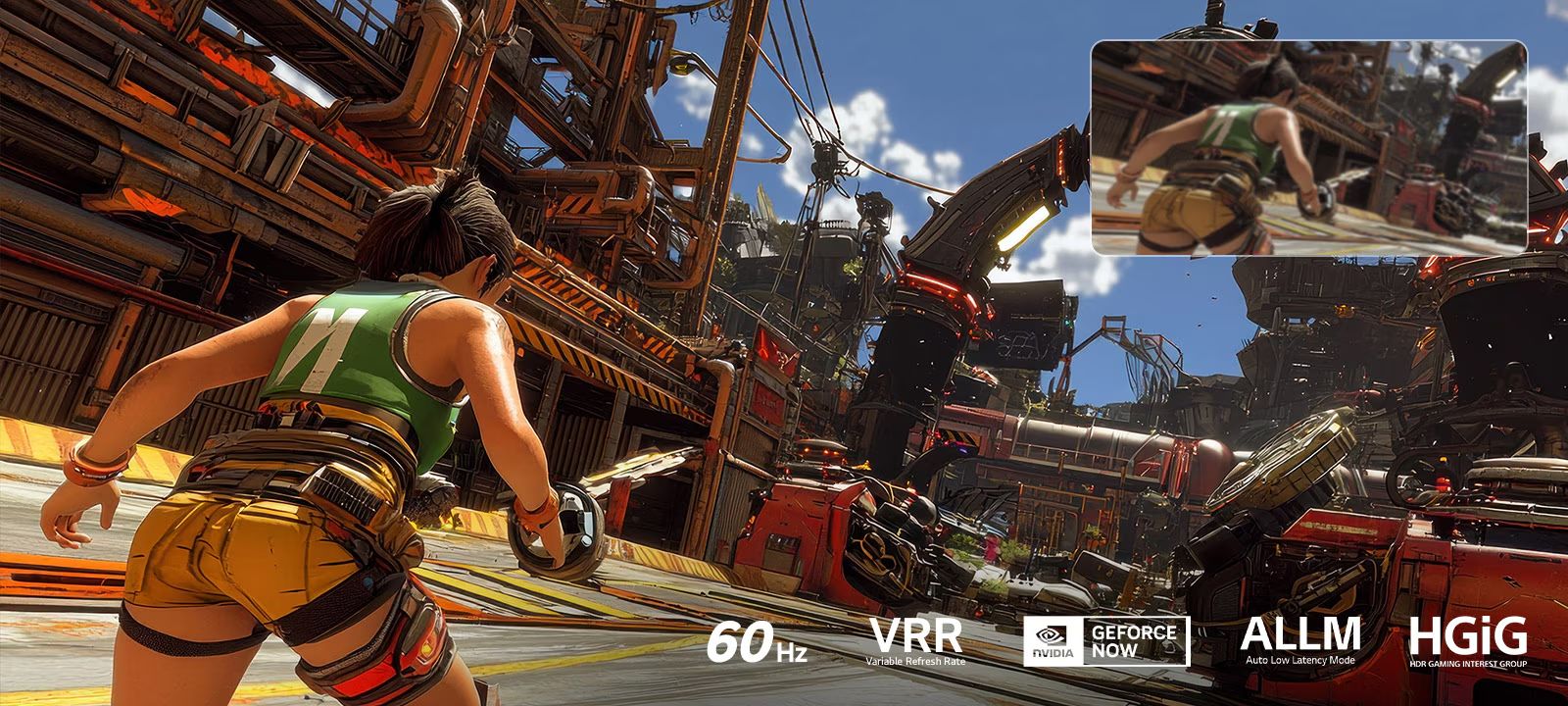Click the NVIDIA GeForce NOW badge
Image resolution: width=1568 pixels, height=706 pixels.
coord(1105,641)
